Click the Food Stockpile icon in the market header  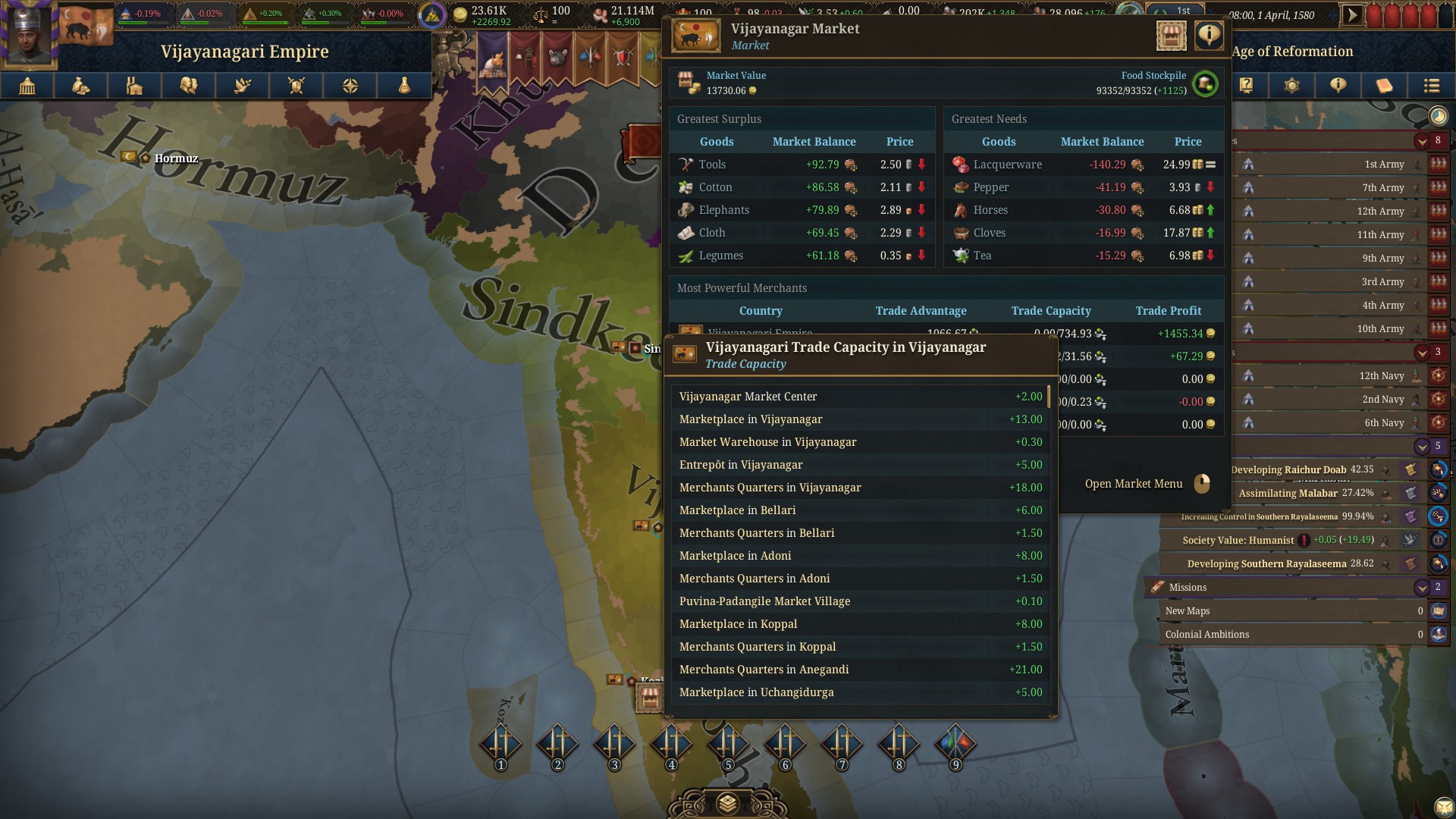point(1206,84)
